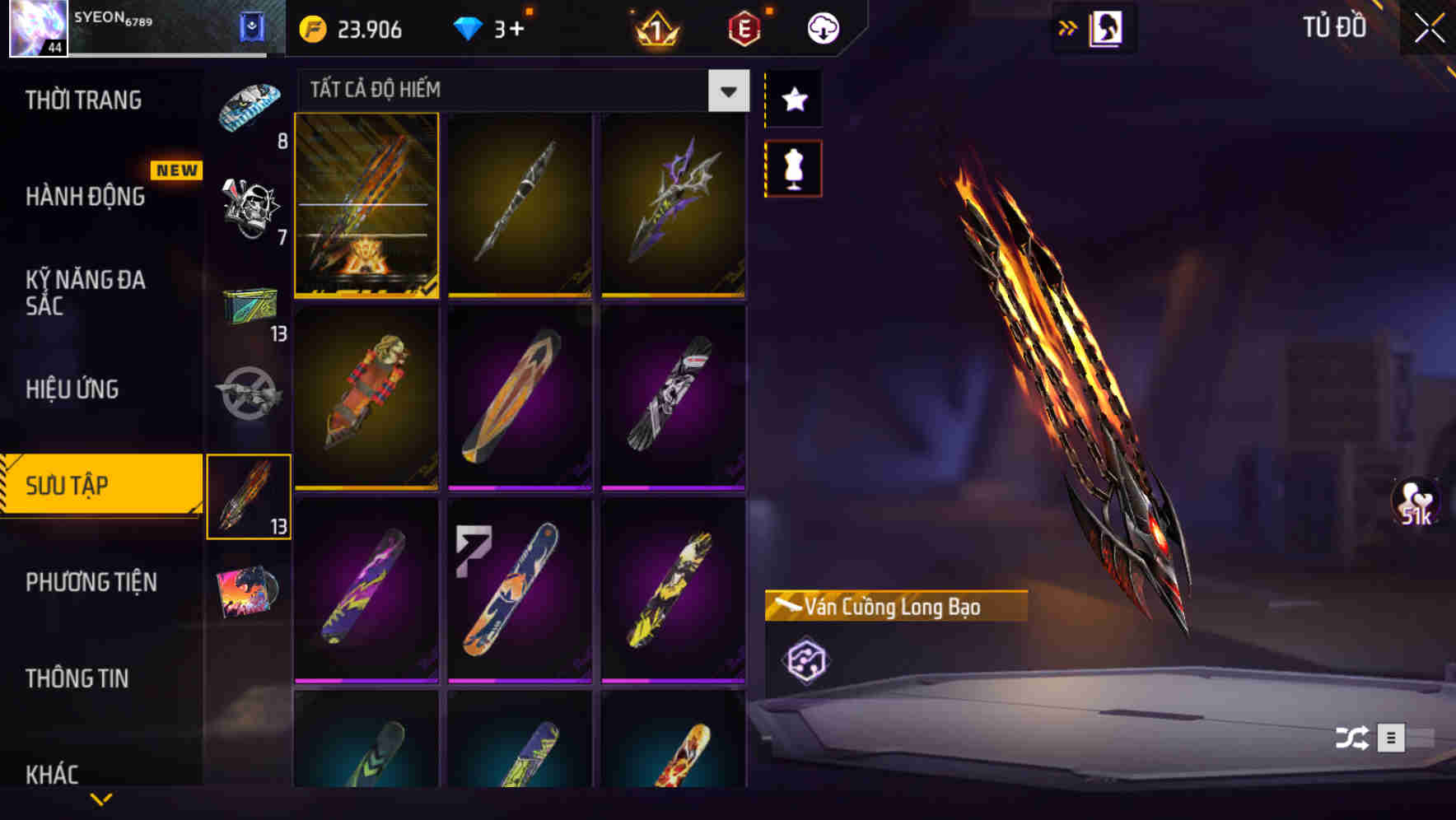1456x820 pixels.
Task: Click the double-arrow expander in top bar
Action: (1068, 26)
